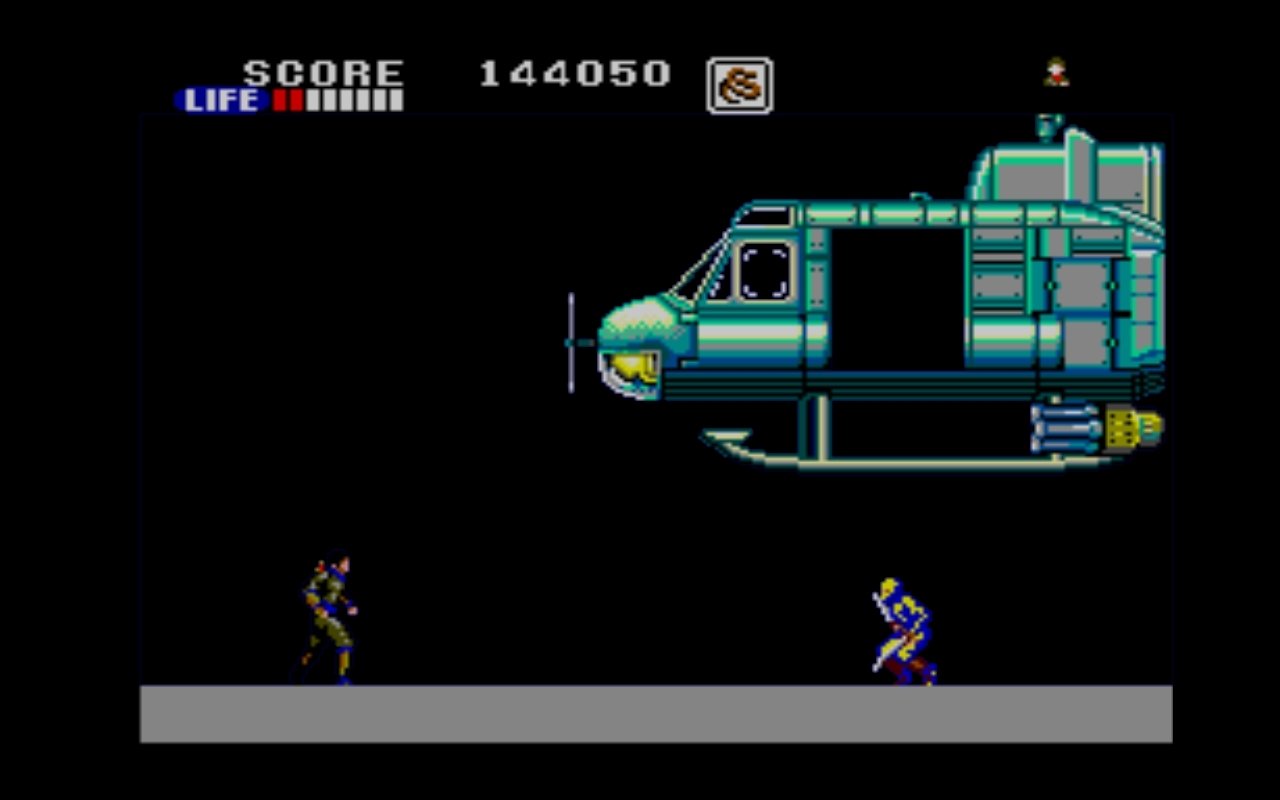This screenshot has height=800, width=1280.
Task: Click the player character on the left
Action: click(330, 615)
